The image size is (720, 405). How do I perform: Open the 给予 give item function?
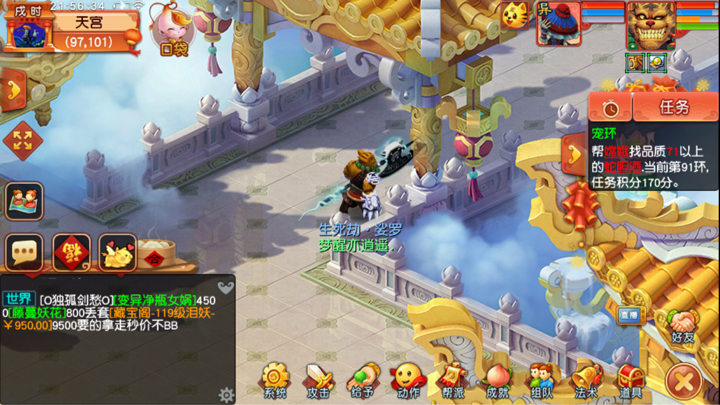363,380
